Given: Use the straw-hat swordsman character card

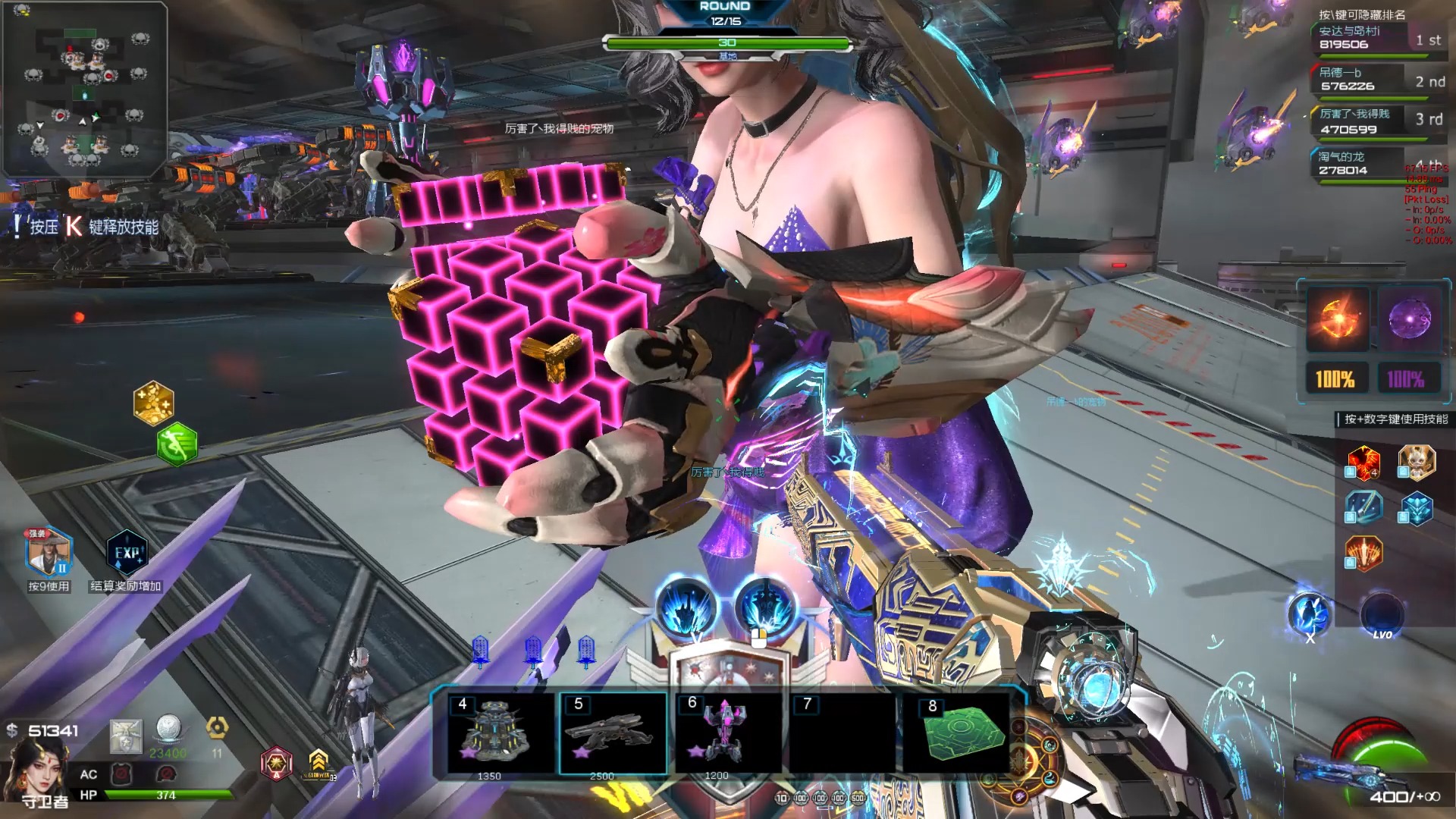Looking at the screenshot, I should [x=49, y=553].
